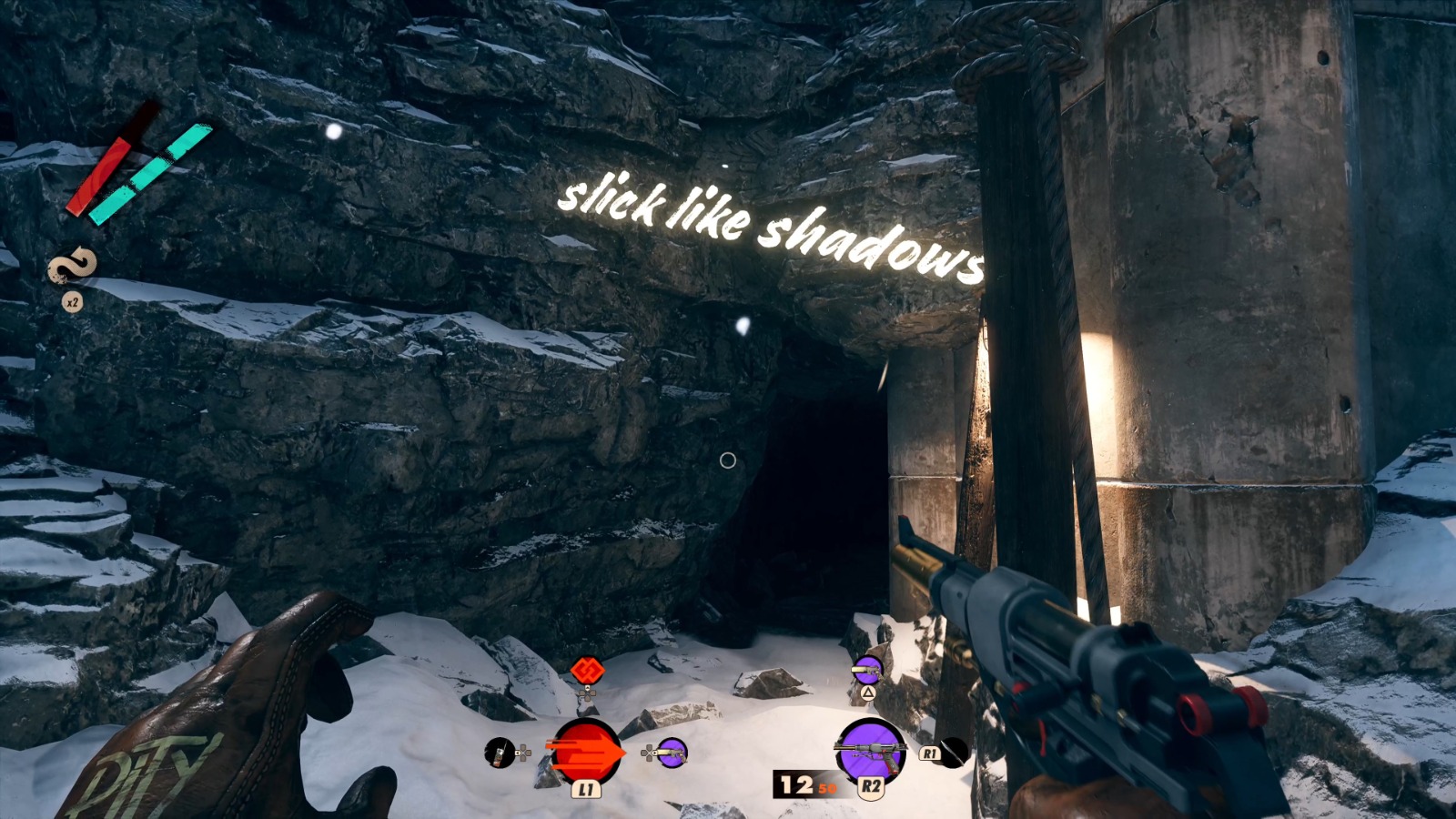Toggle the L1 power activation prompt

click(588, 791)
